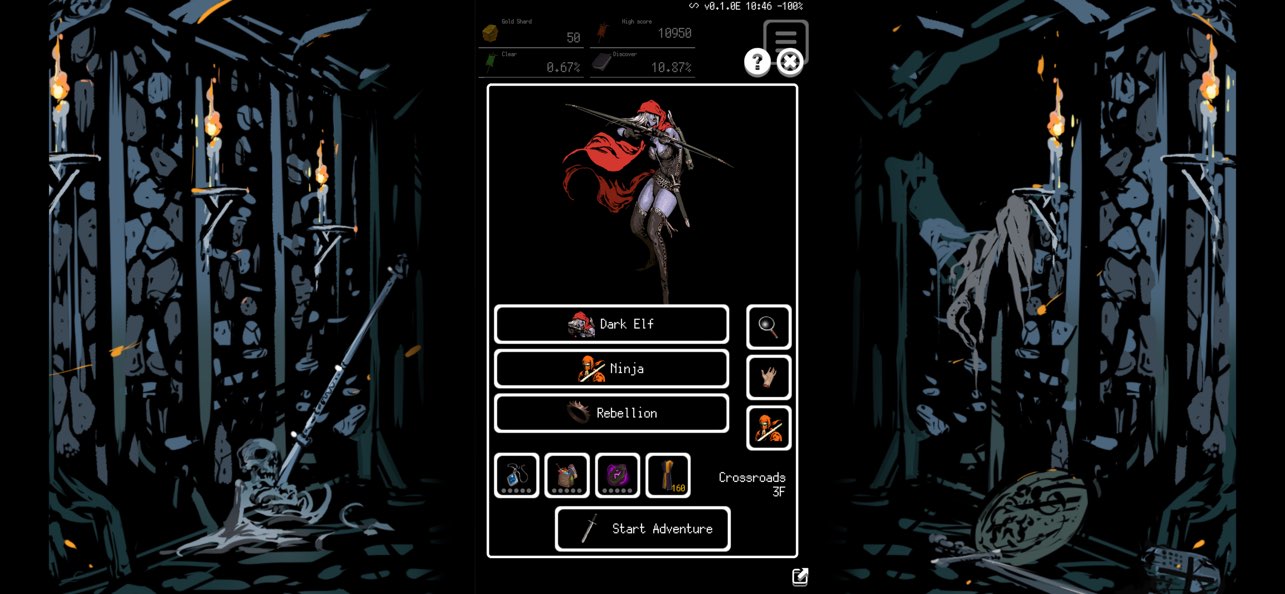Open the help question mark button
1285x594 pixels.
click(x=757, y=63)
